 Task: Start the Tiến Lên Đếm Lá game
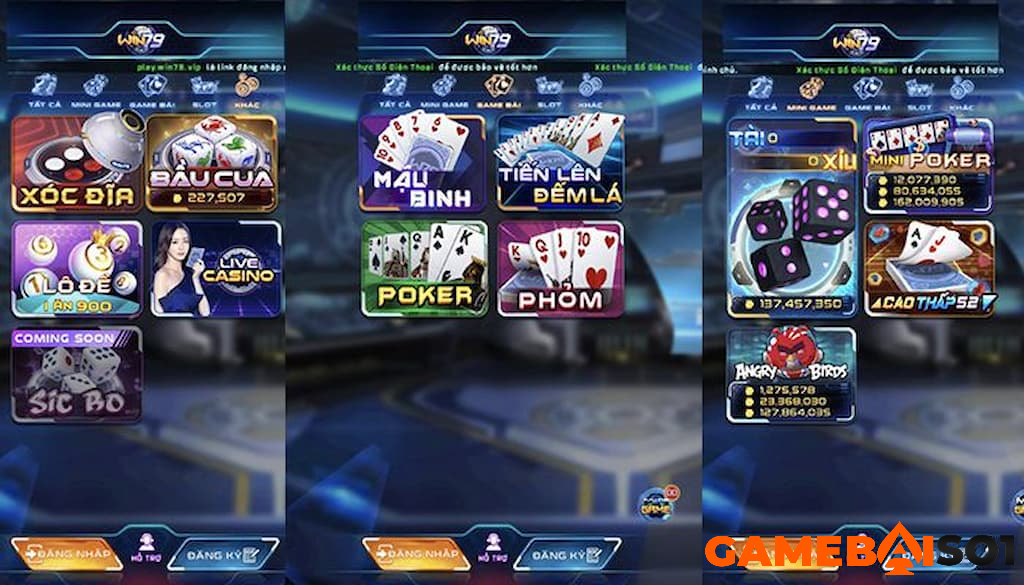560,163
